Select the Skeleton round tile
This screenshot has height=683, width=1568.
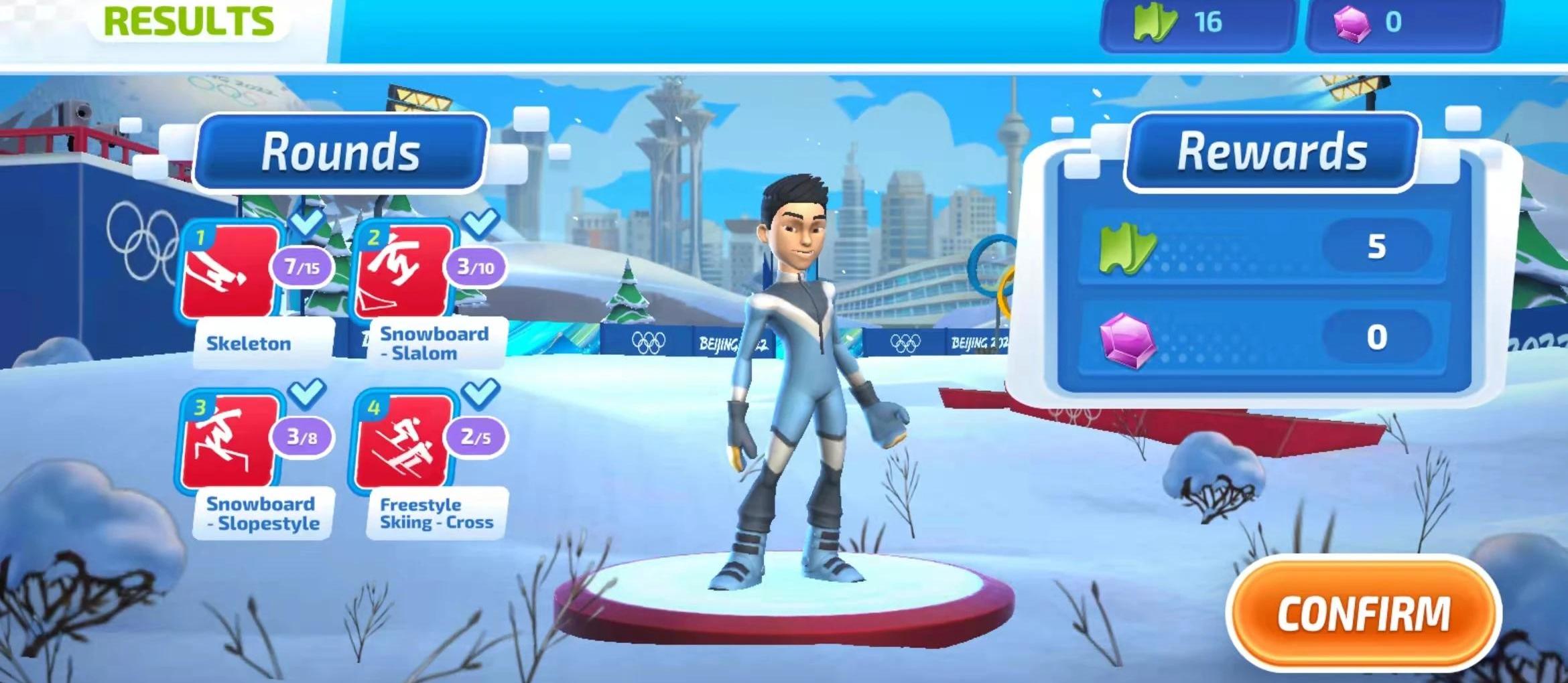(x=230, y=271)
